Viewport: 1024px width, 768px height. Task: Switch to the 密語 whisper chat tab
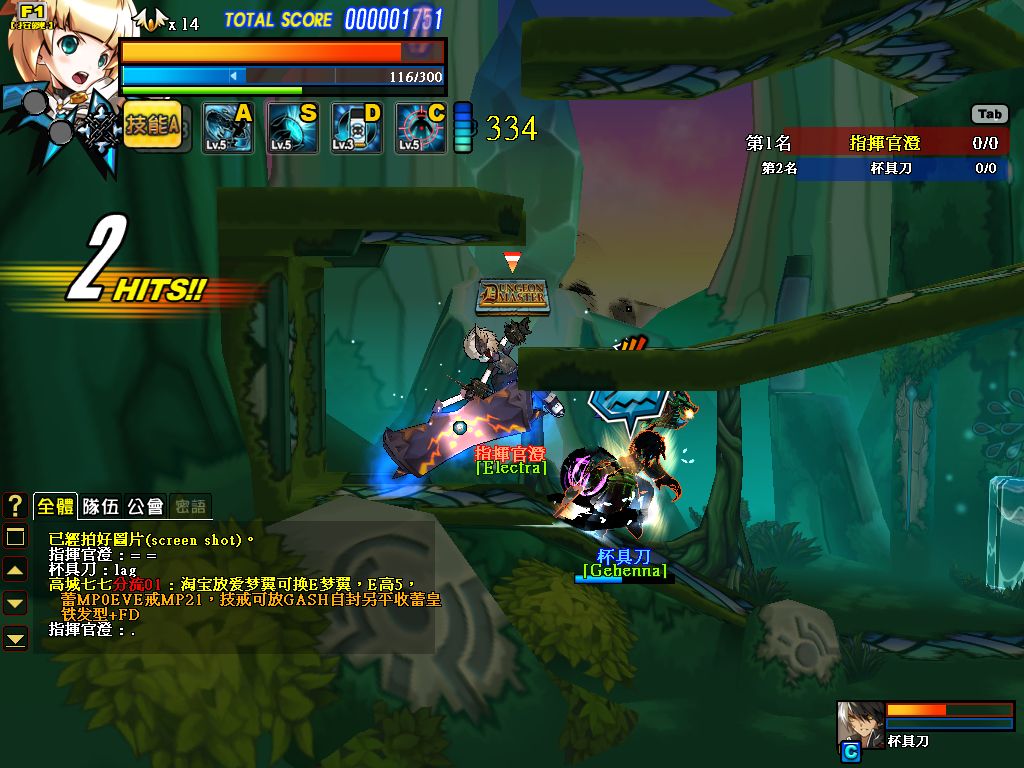(x=189, y=506)
